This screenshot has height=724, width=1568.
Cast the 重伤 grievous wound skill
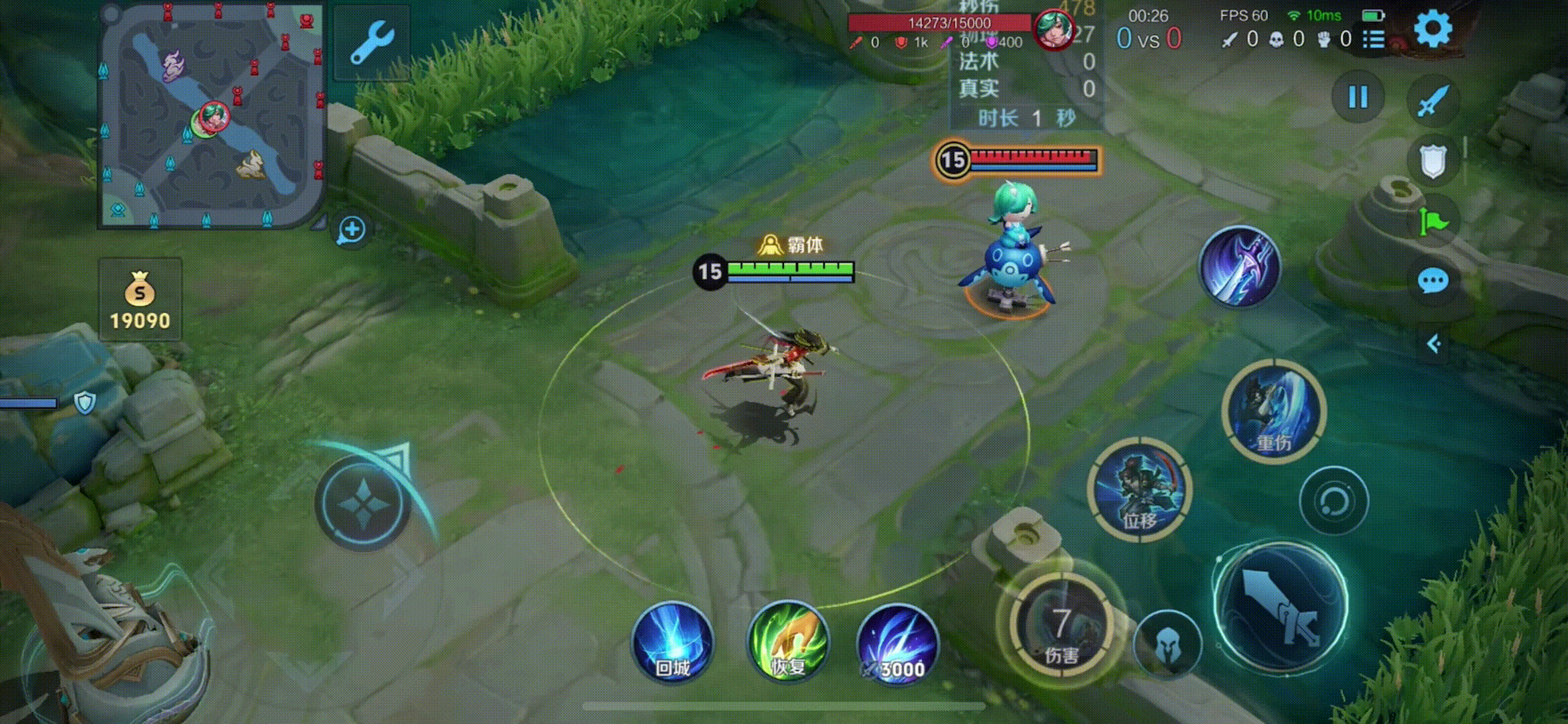coord(1273,410)
